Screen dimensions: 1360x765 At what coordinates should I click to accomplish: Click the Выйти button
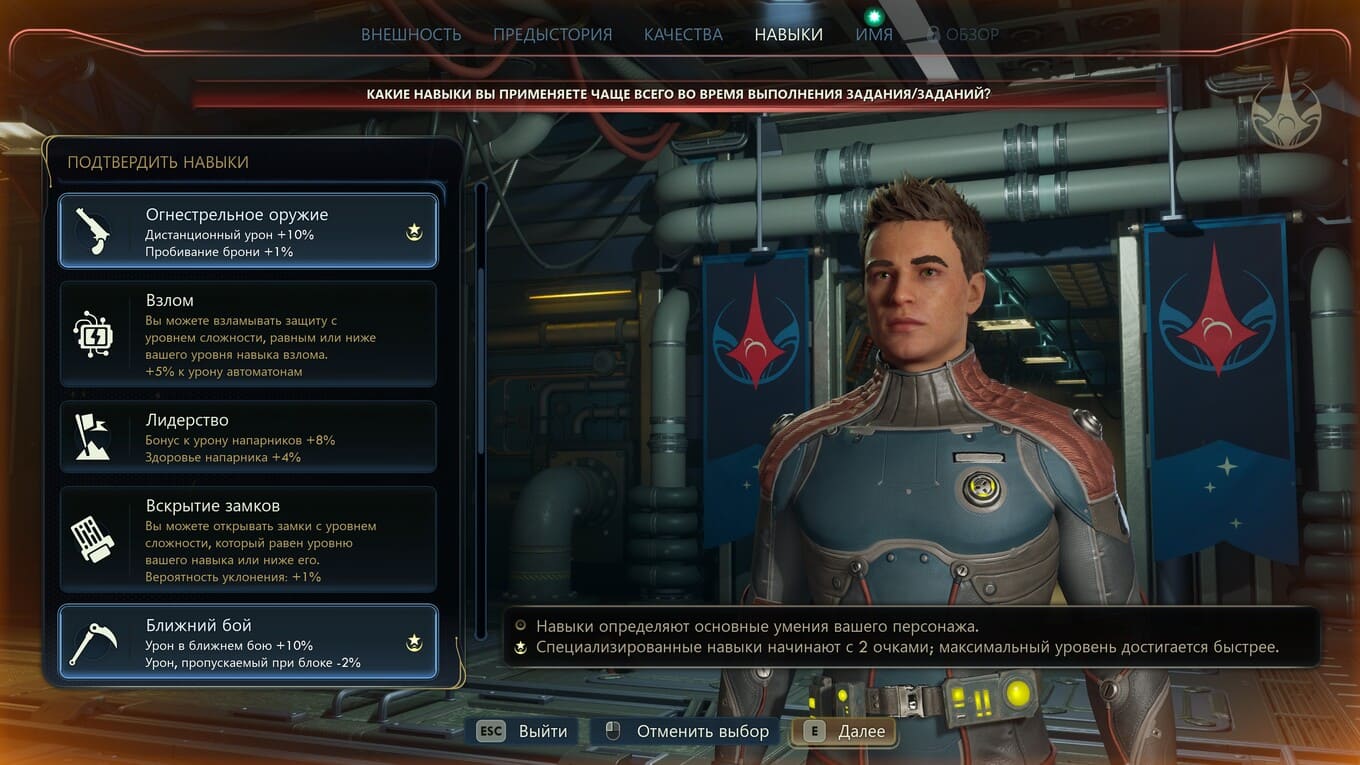click(x=524, y=731)
